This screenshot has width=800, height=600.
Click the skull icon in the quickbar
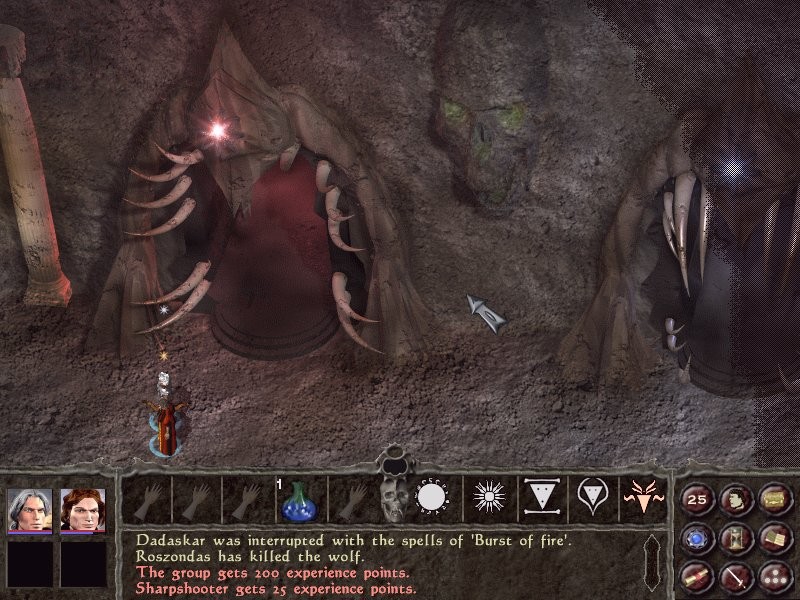tap(393, 499)
